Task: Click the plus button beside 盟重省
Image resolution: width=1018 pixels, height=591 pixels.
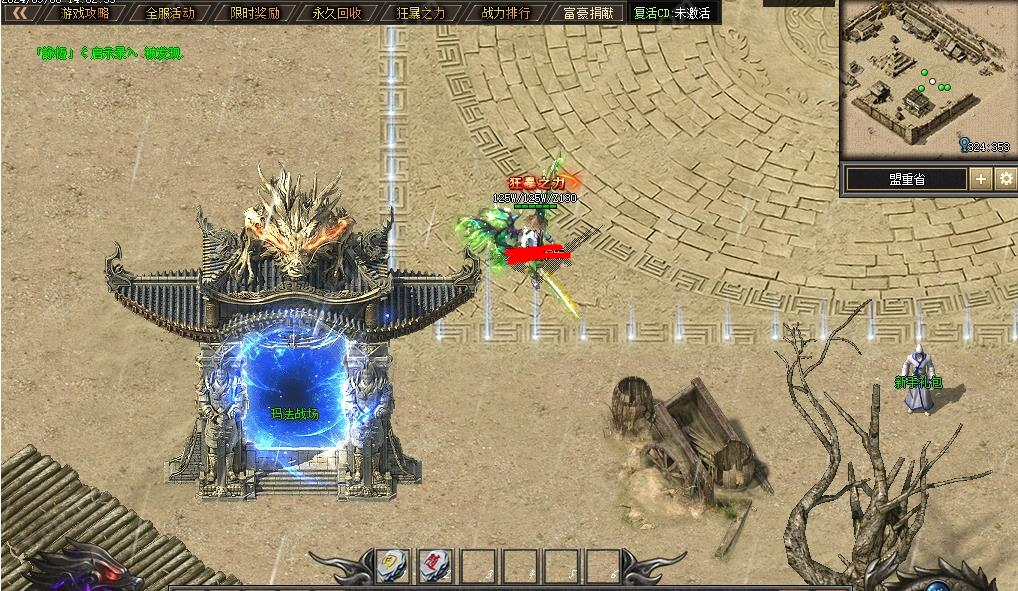Action: pyautogui.click(x=980, y=179)
